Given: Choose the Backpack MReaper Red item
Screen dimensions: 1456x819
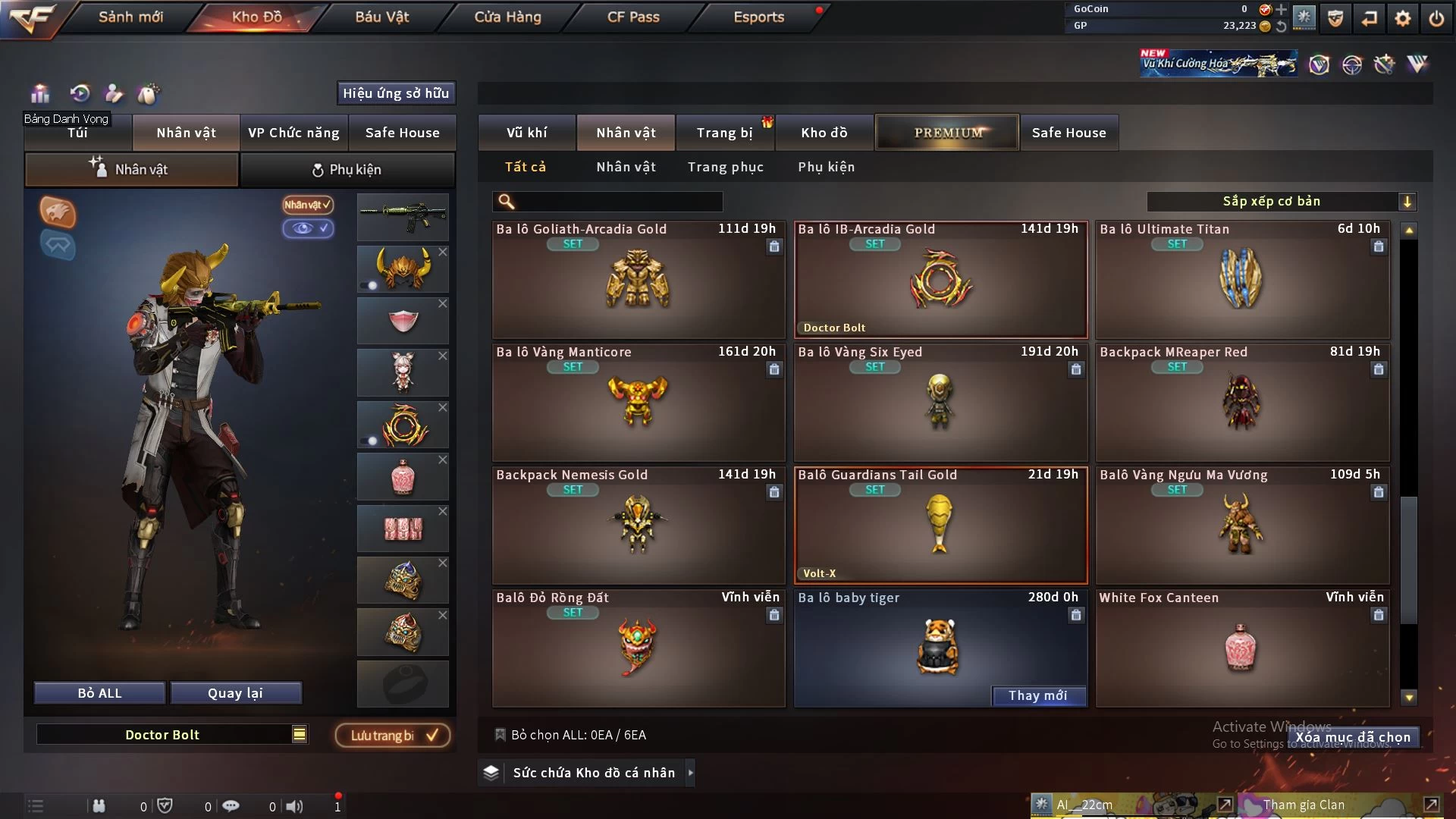Looking at the screenshot, I should tap(1241, 403).
